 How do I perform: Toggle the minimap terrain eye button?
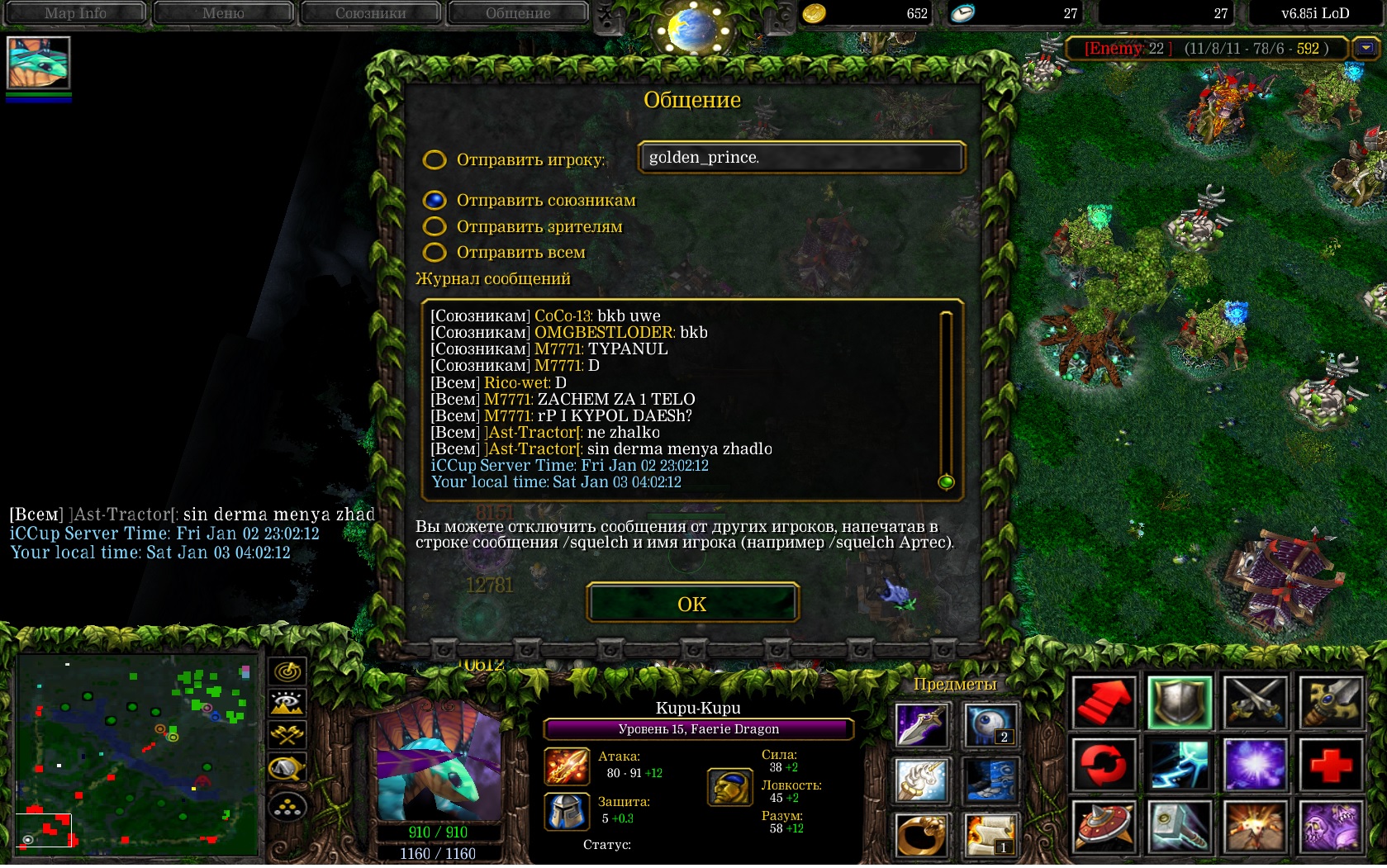pos(287,704)
